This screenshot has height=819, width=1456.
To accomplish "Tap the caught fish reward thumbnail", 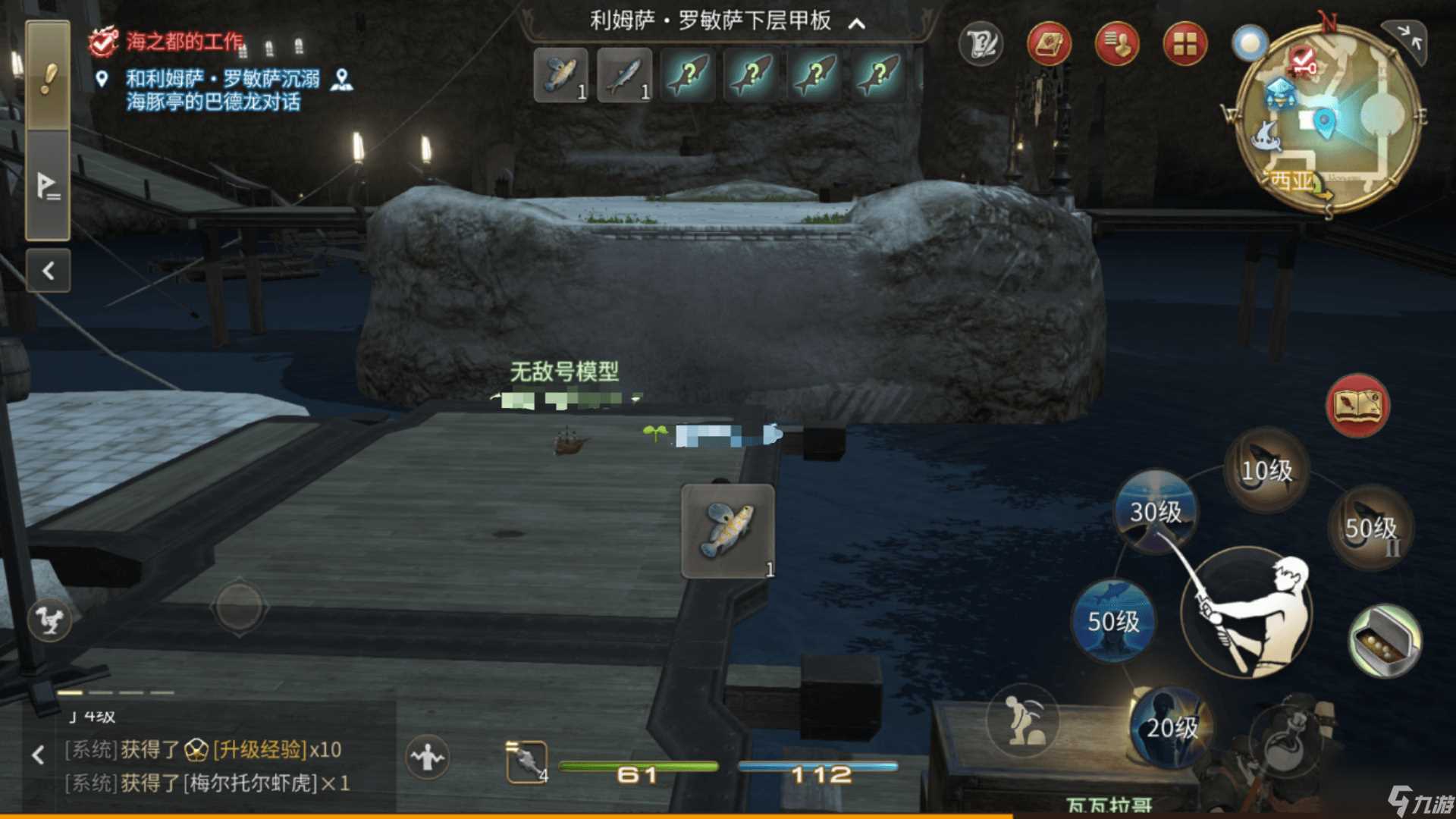I will (x=730, y=531).
